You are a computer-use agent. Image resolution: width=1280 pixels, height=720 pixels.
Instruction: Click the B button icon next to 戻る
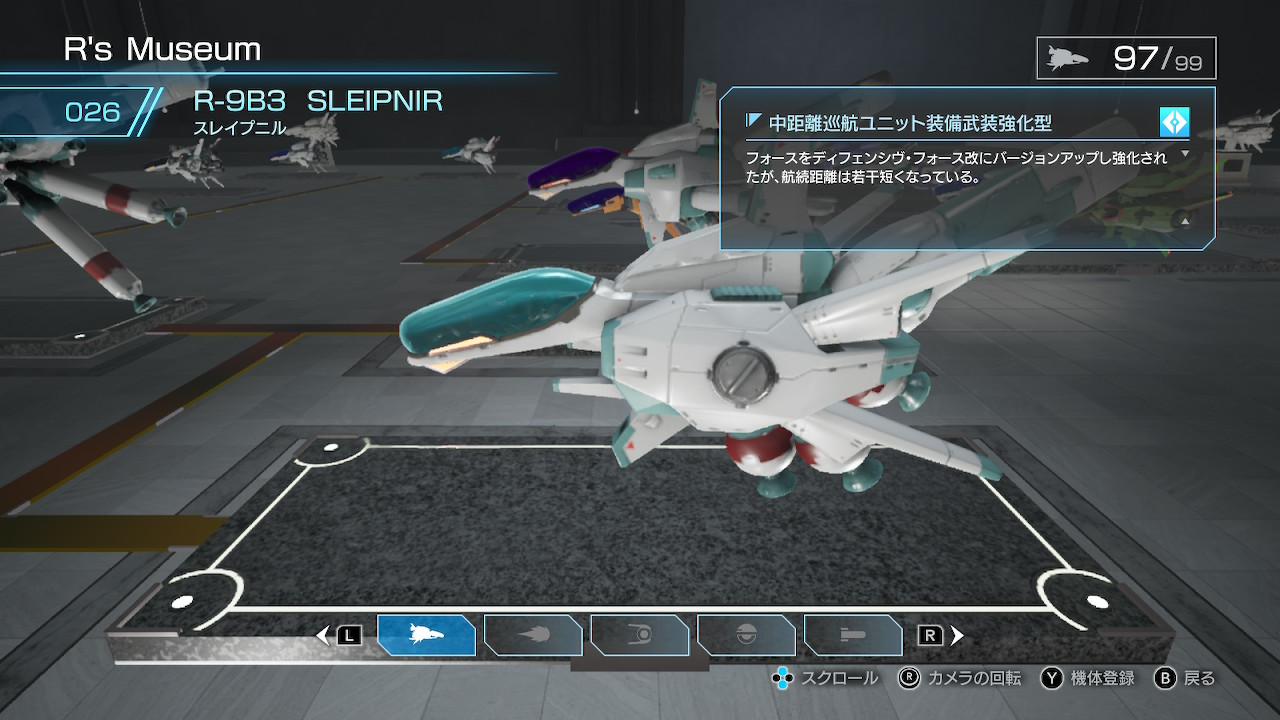pos(1166,678)
